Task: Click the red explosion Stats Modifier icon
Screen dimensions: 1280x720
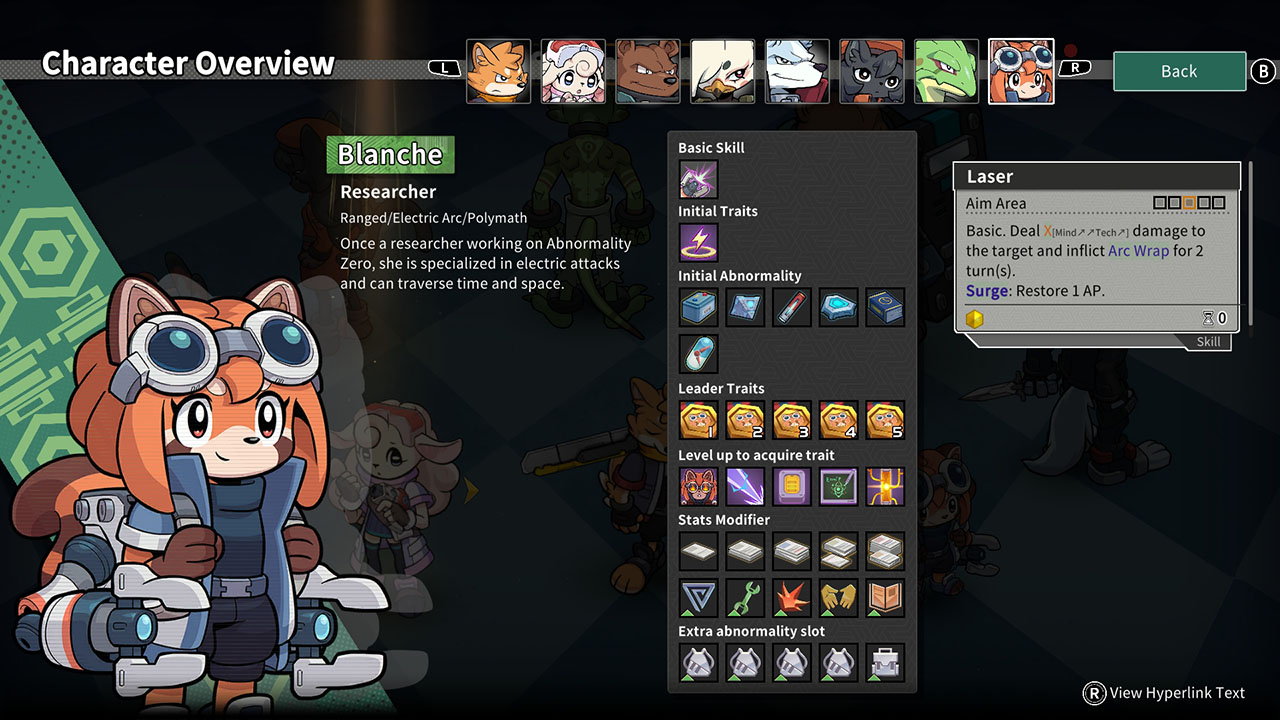Action: pos(792,598)
